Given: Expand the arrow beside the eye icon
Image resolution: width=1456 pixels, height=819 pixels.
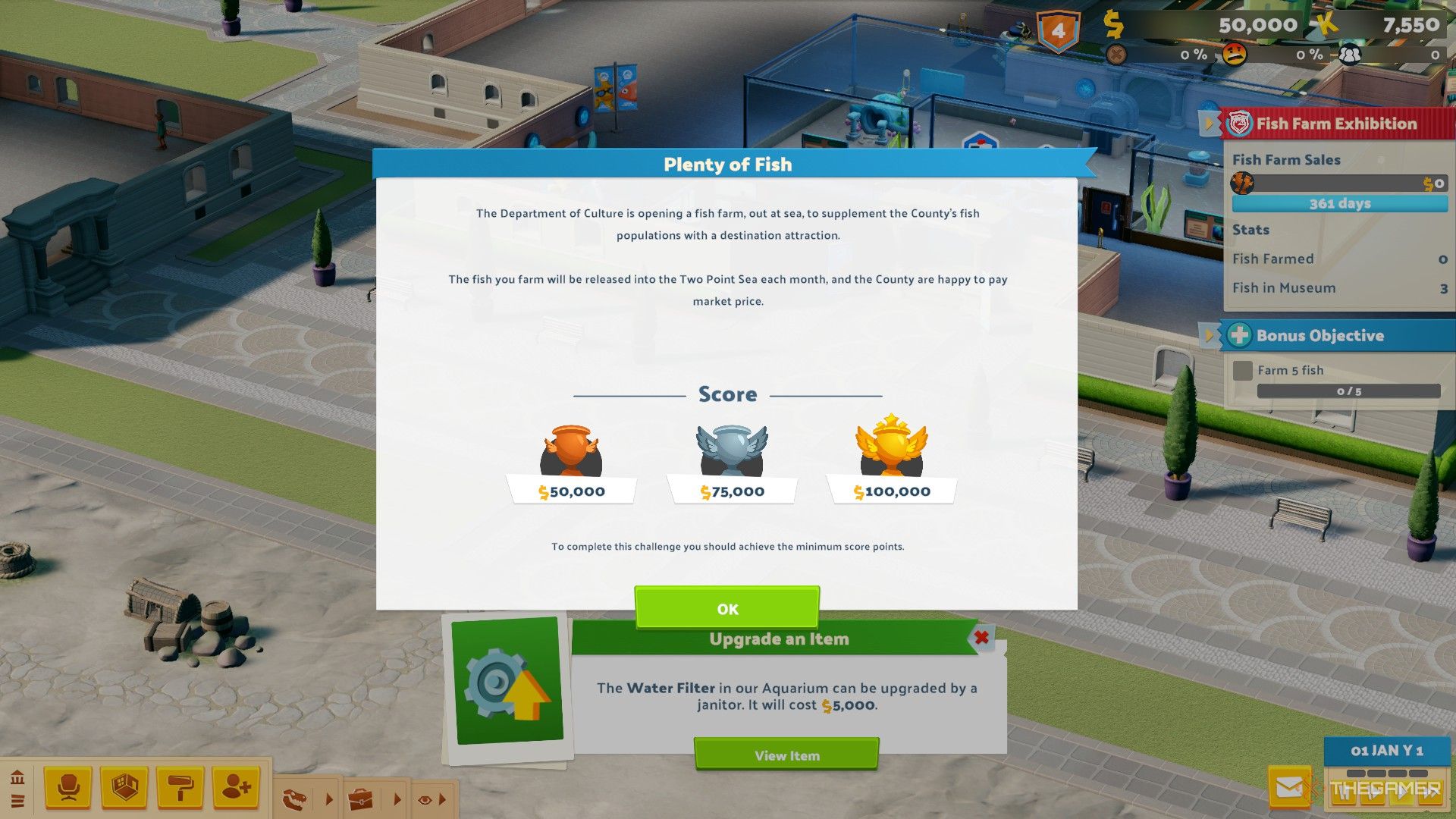Looking at the screenshot, I should tap(442, 799).
